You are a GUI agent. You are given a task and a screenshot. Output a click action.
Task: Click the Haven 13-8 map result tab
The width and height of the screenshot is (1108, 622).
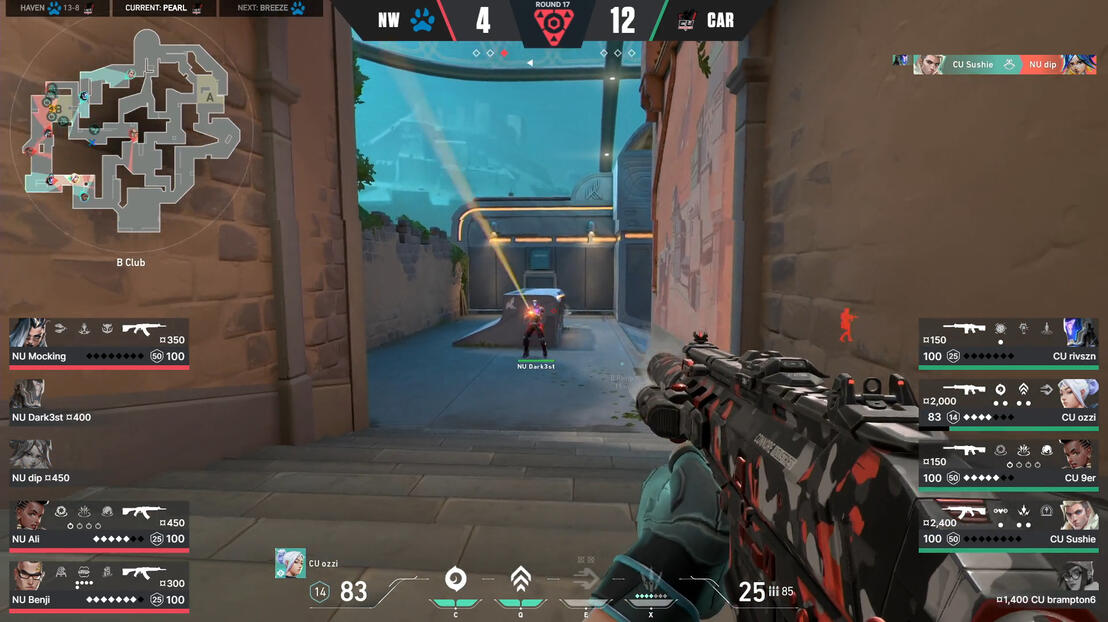point(53,8)
